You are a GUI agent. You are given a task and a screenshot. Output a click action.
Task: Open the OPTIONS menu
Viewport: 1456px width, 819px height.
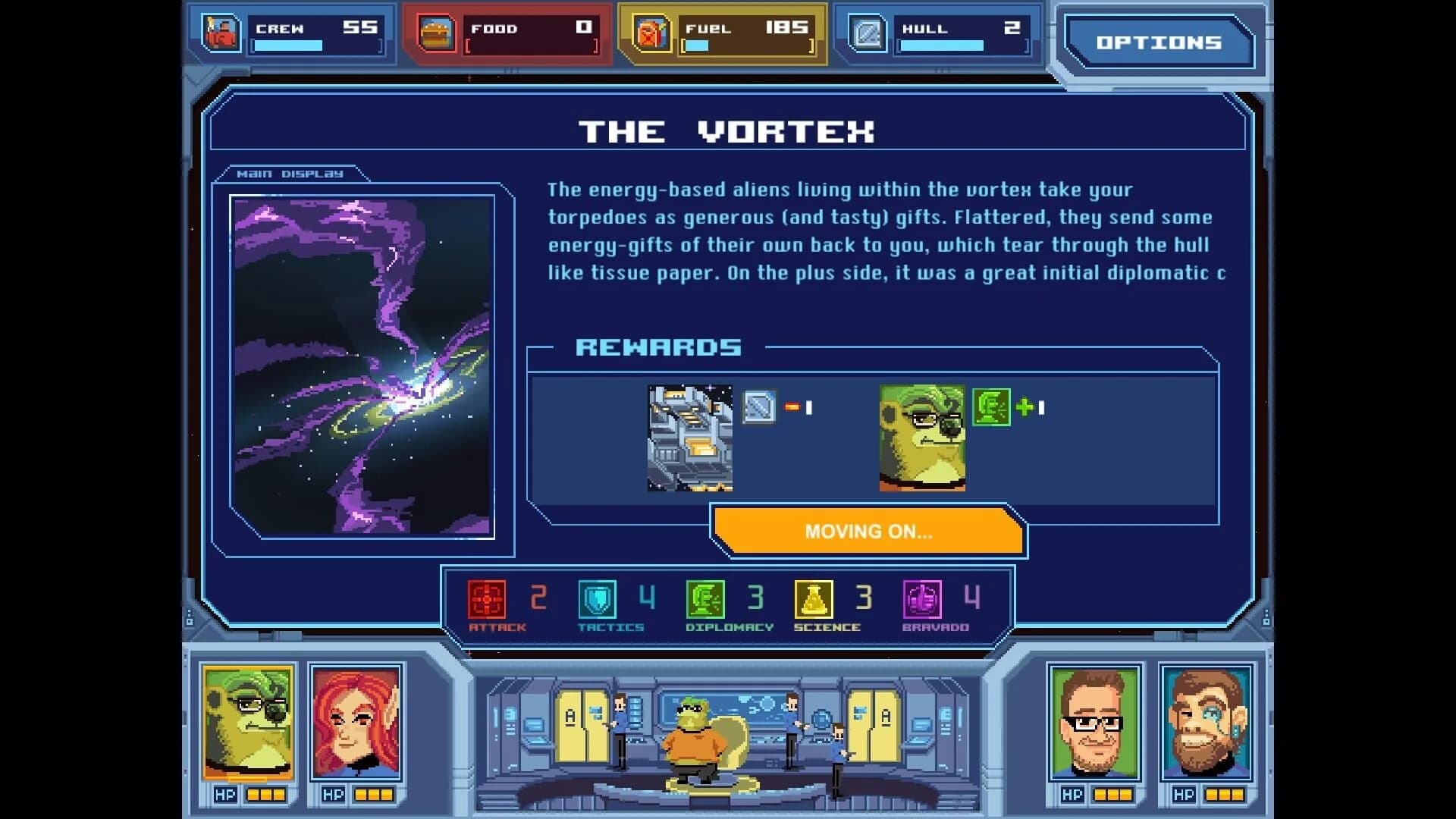[x=1159, y=43]
